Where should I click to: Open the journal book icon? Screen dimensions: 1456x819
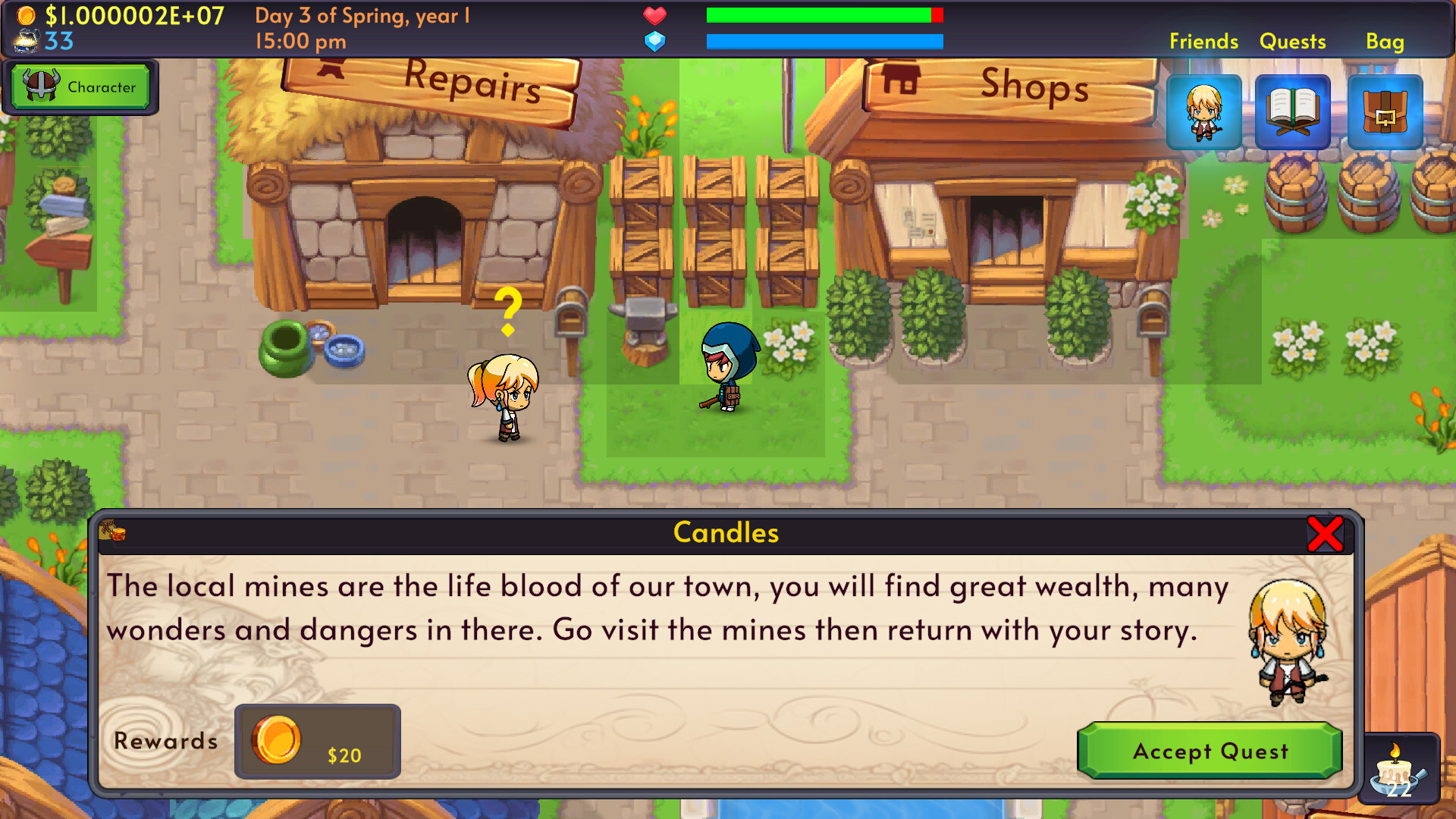click(x=1294, y=112)
